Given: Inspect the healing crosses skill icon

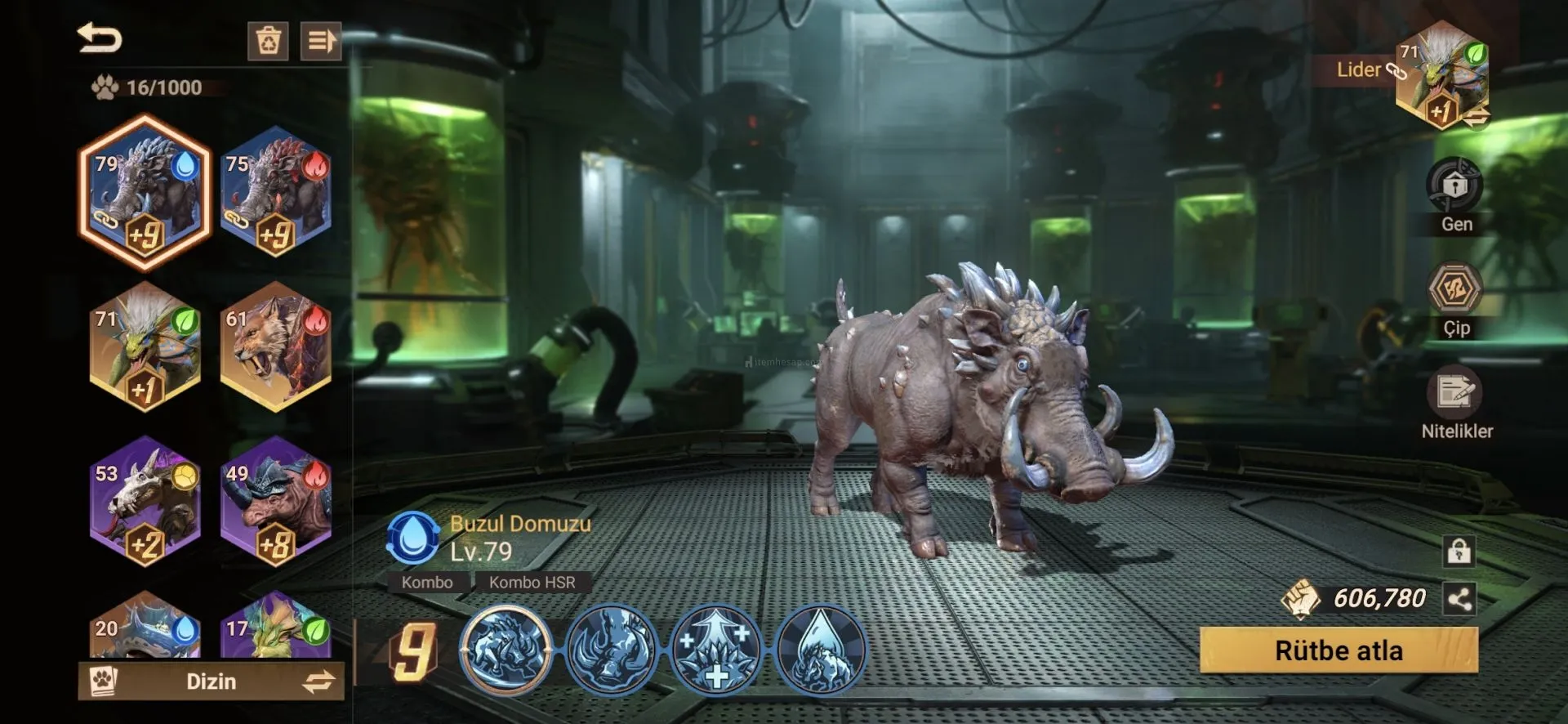Looking at the screenshot, I should (715, 650).
